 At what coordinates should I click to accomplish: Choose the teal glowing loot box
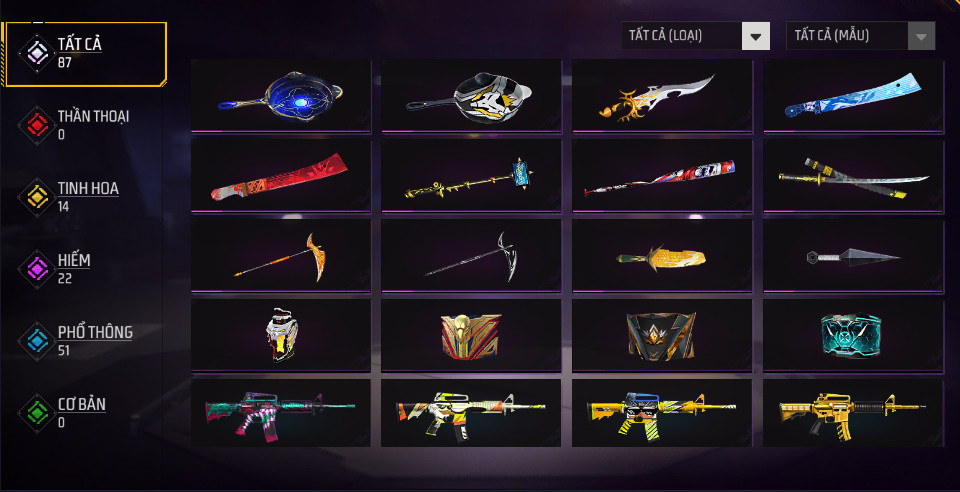(x=854, y=335)
